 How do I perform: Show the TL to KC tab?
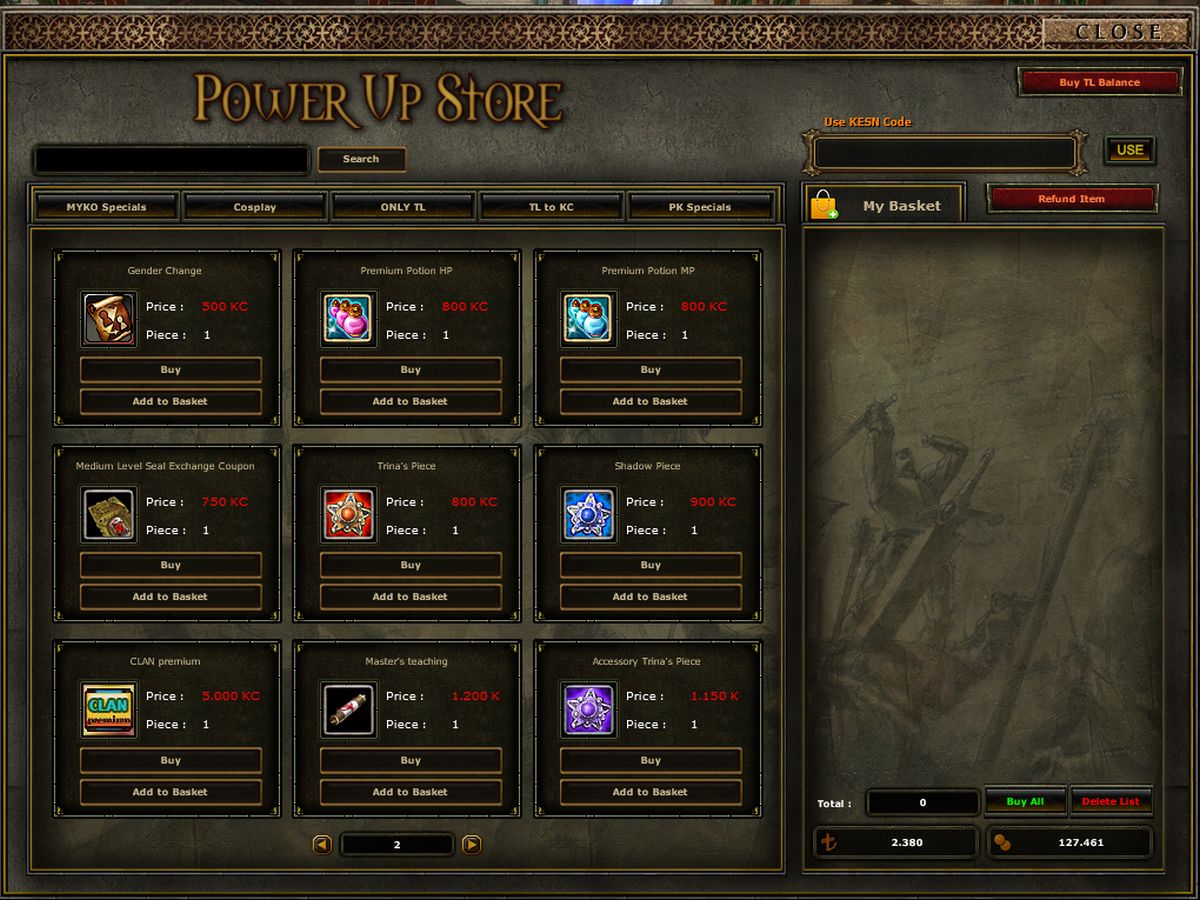tap(551, 207)
